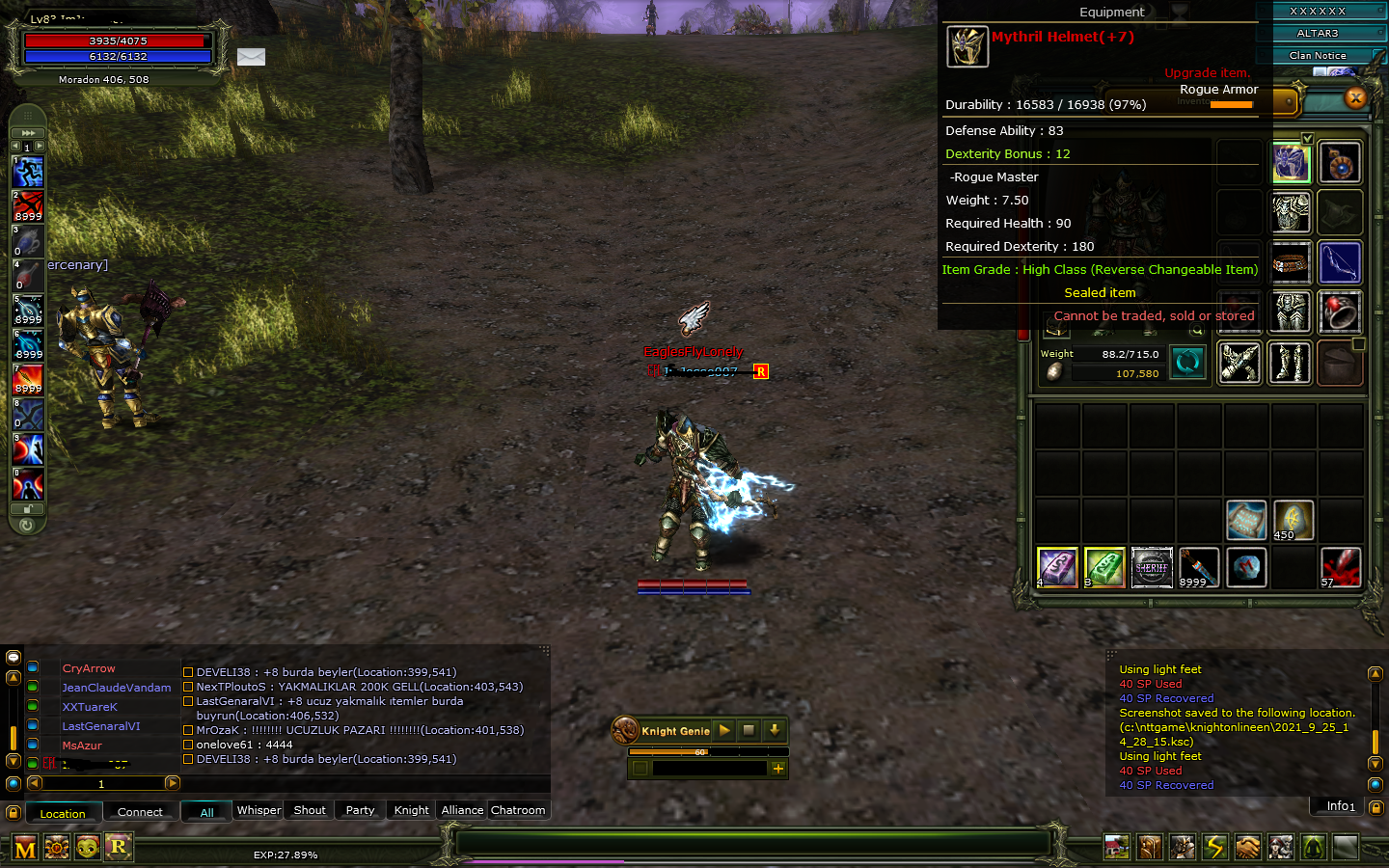Open the quest scroll icon in bottom toolbar
The image size is (1389, 868).
click(1150, 847)
